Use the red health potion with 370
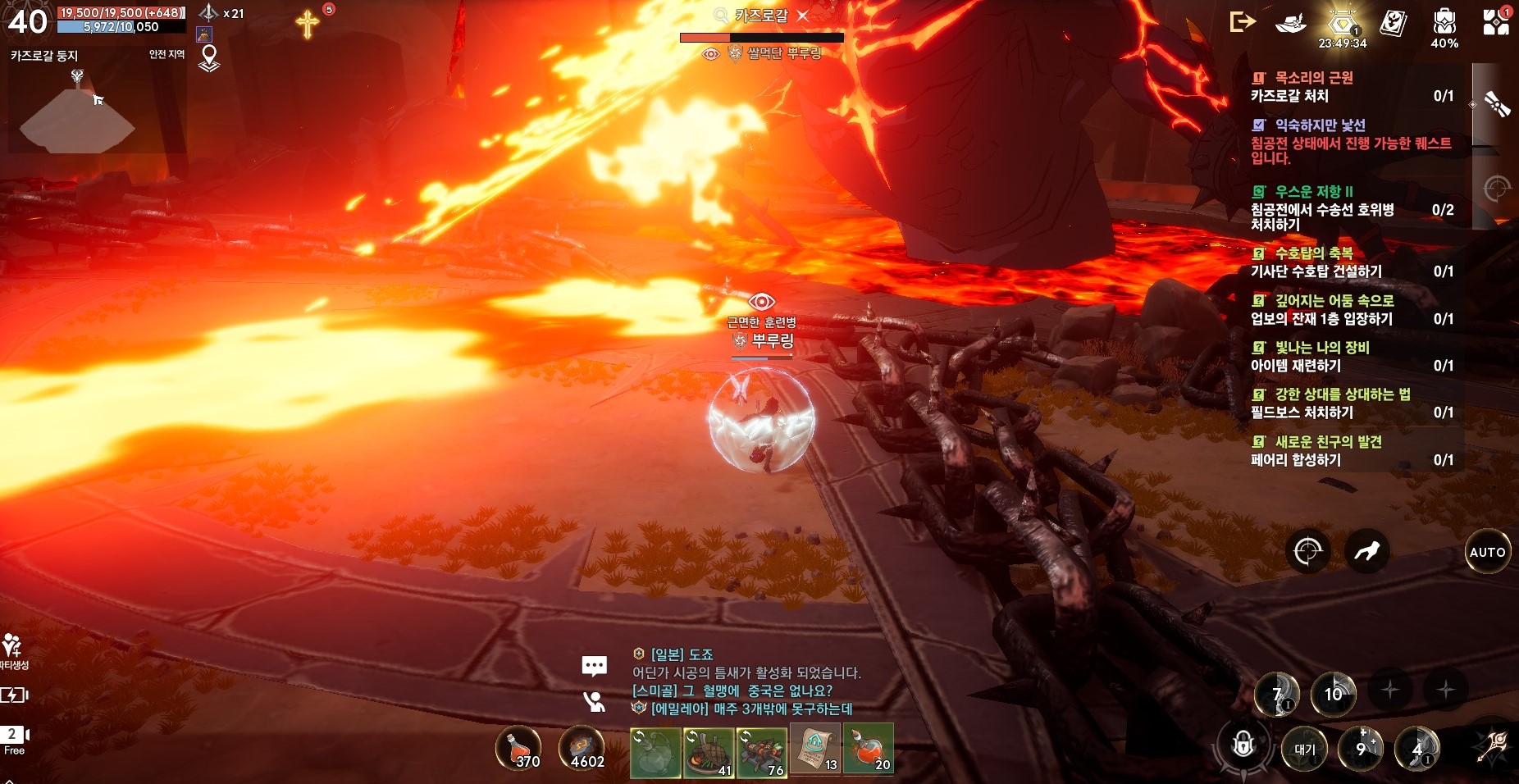This screenshot has width=1519, height=784. (518, 749)
